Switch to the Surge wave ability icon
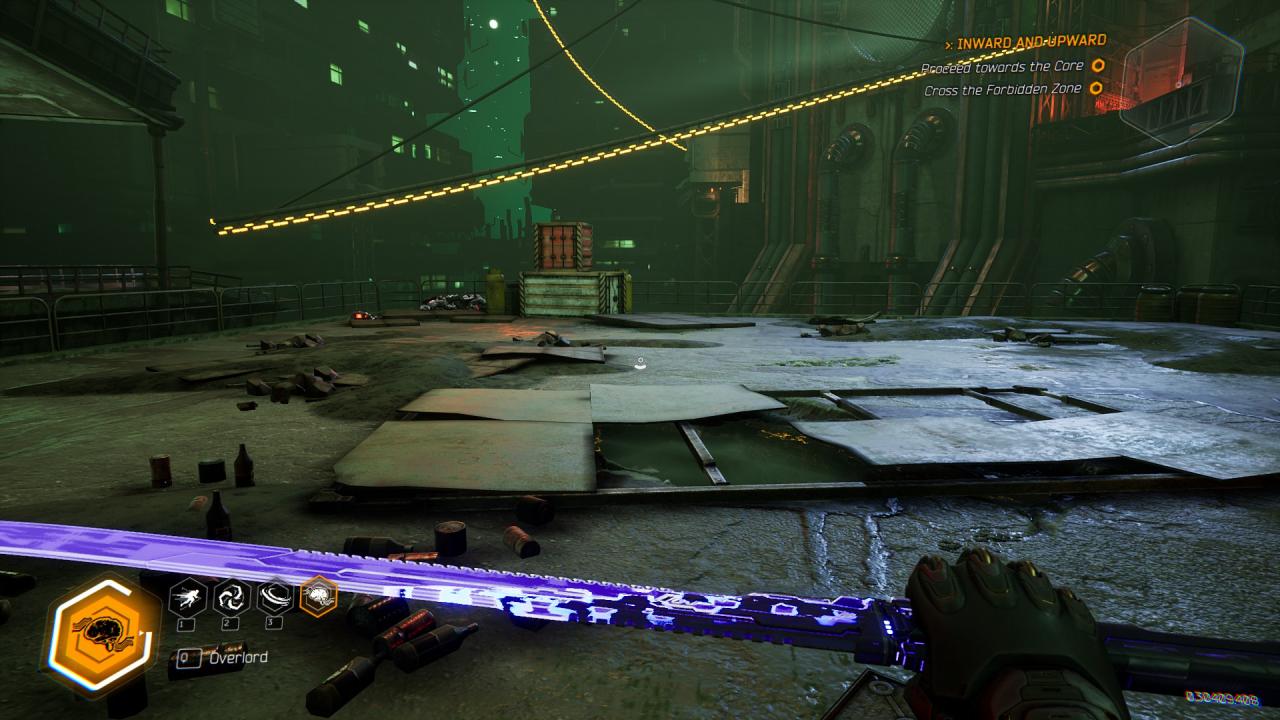Image resolution: width=1280 pixels, height=720 pixels. [275, 597]
